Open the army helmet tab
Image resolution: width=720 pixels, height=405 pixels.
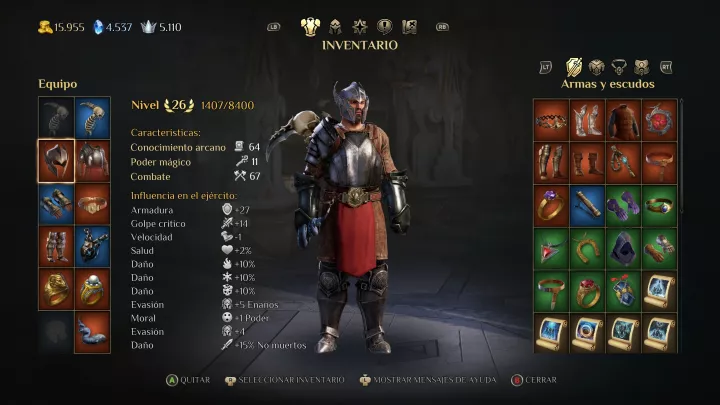pos(336,27)
